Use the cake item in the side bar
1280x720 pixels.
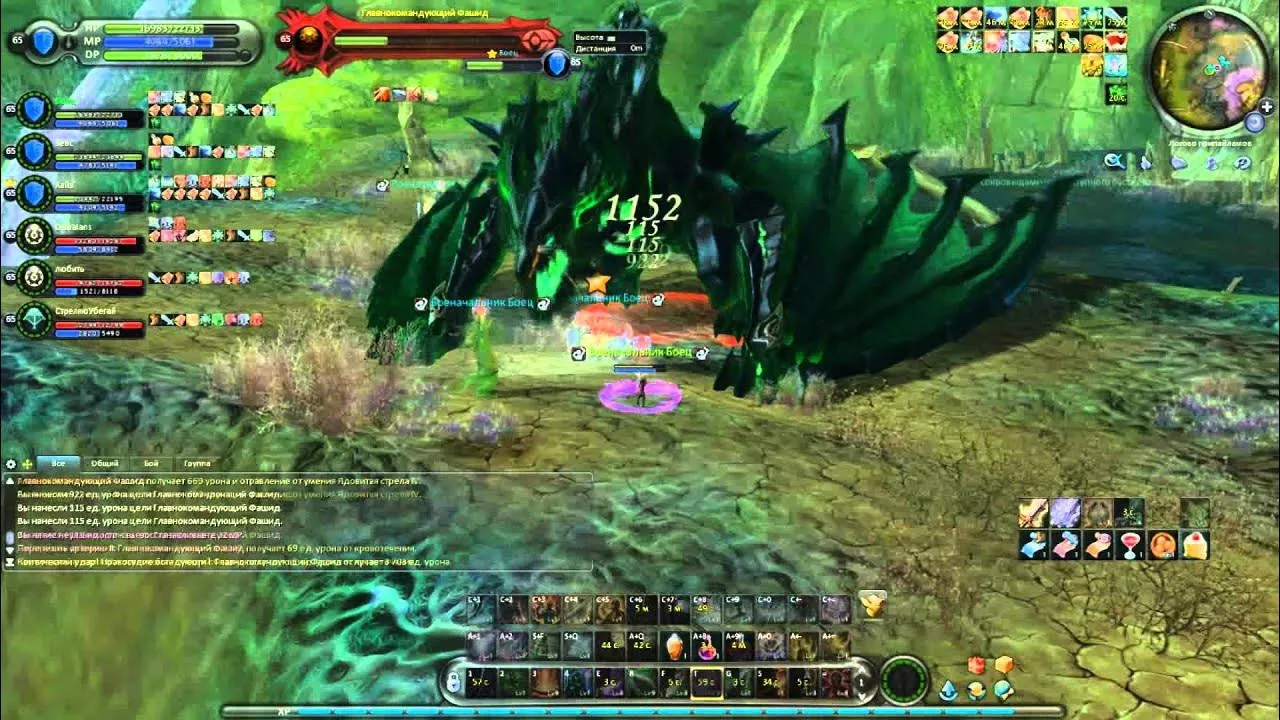(1195, 544)
